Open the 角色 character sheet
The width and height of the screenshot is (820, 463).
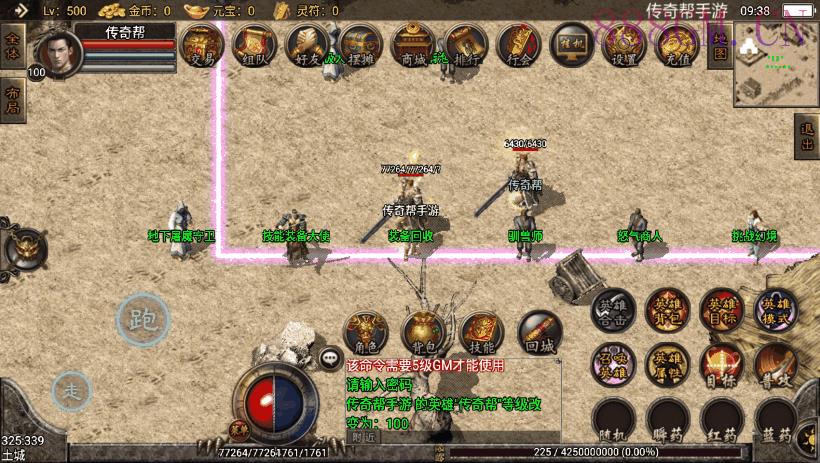tap(365, 333)
